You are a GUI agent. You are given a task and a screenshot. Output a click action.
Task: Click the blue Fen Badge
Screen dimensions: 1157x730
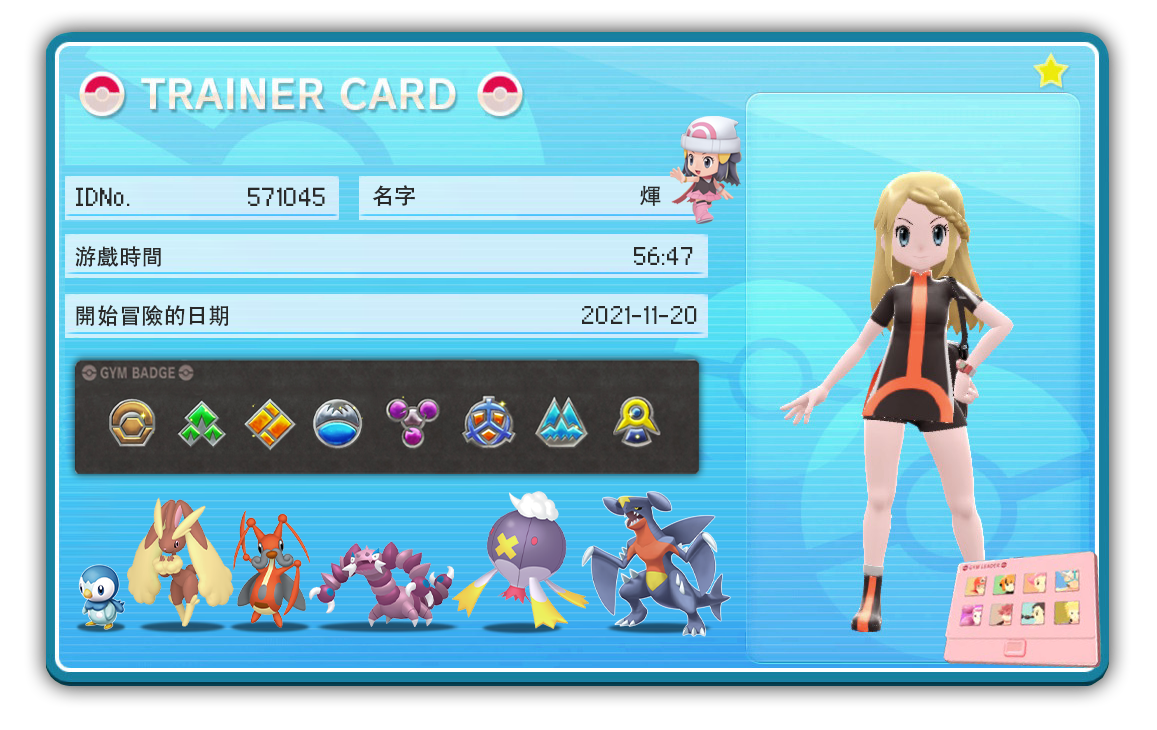(337, 424)
